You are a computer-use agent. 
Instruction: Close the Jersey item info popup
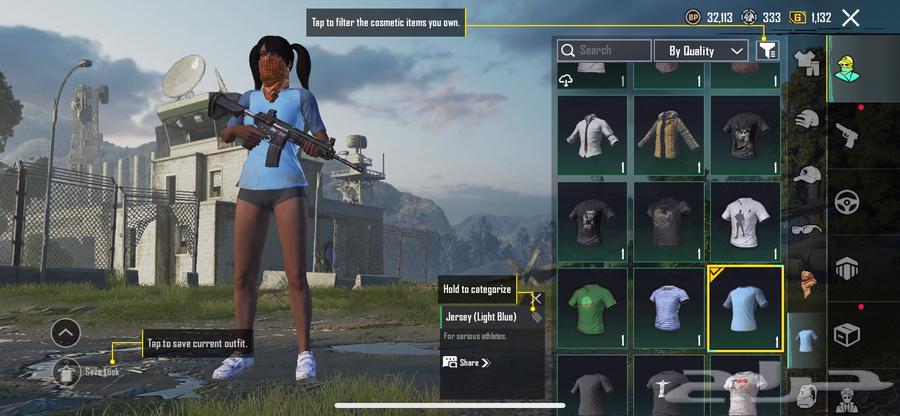[x=536, y=298]
